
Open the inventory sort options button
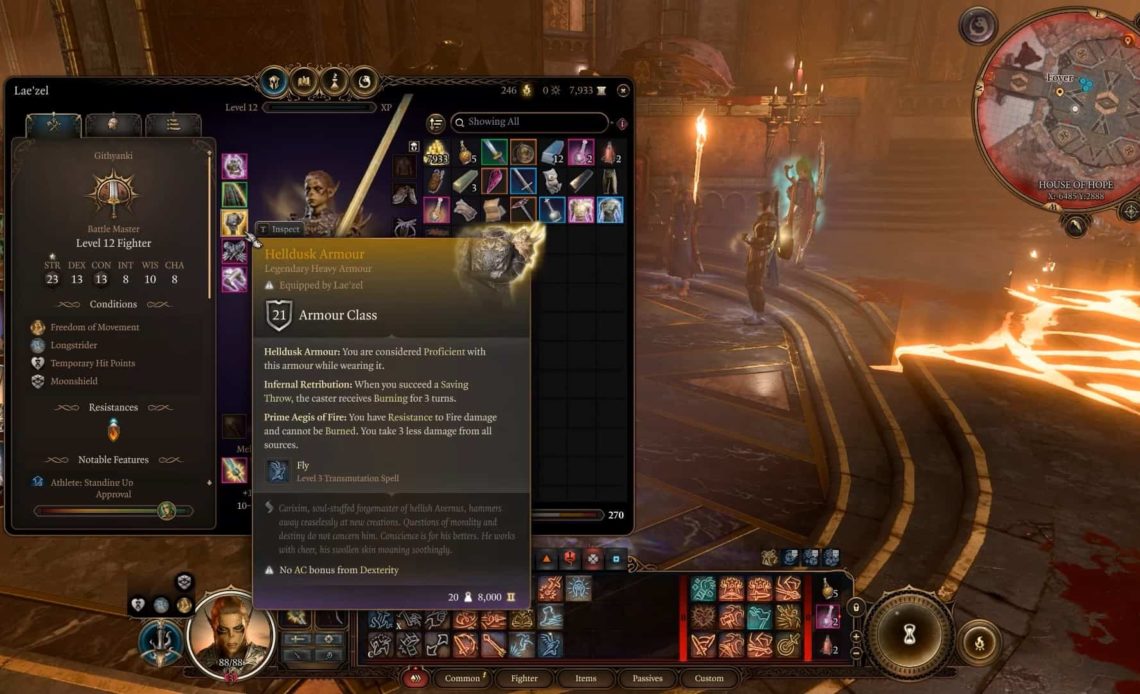436,123
